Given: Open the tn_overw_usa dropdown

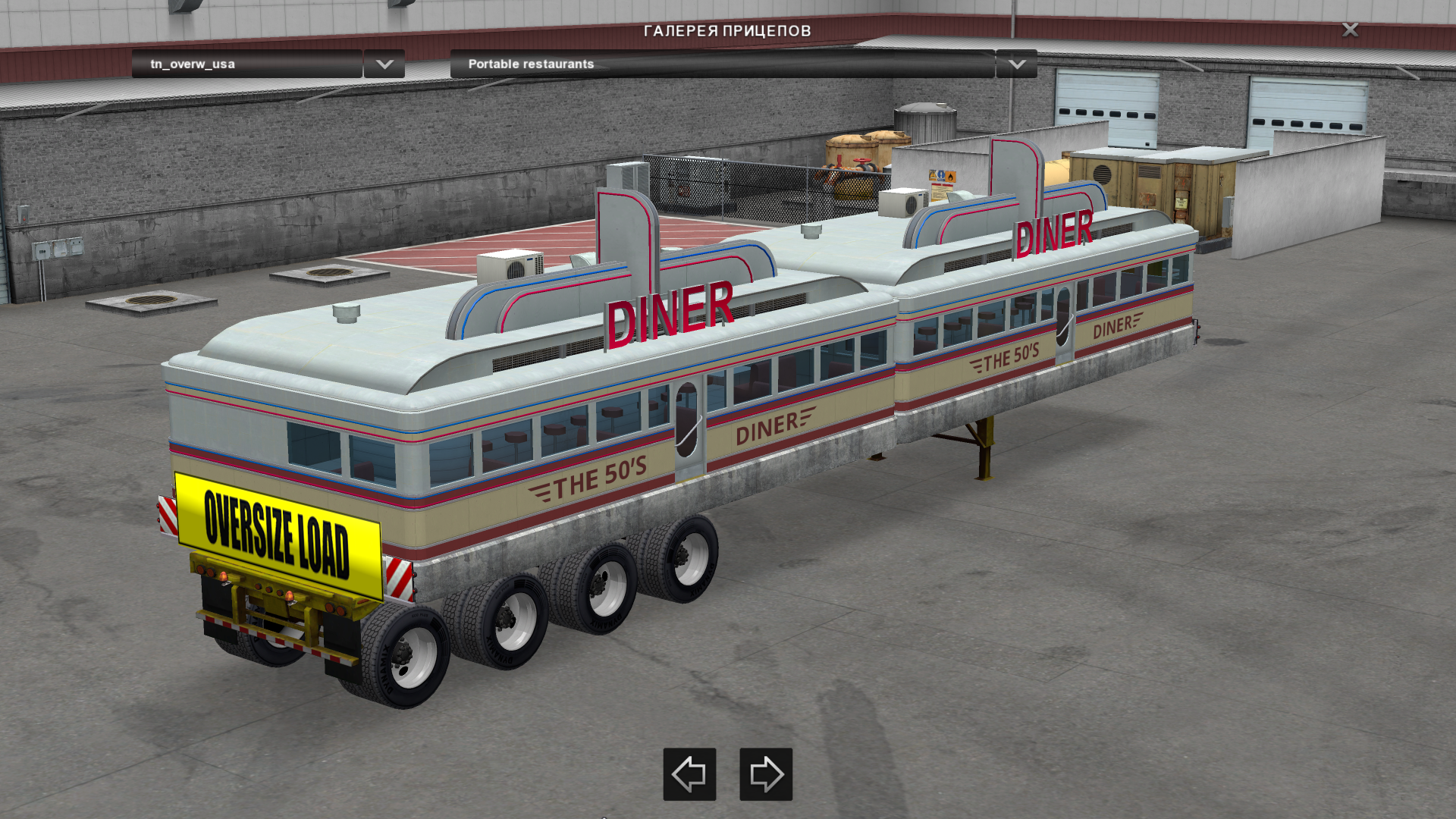Looking at the screenshot, I should (384, 64).
